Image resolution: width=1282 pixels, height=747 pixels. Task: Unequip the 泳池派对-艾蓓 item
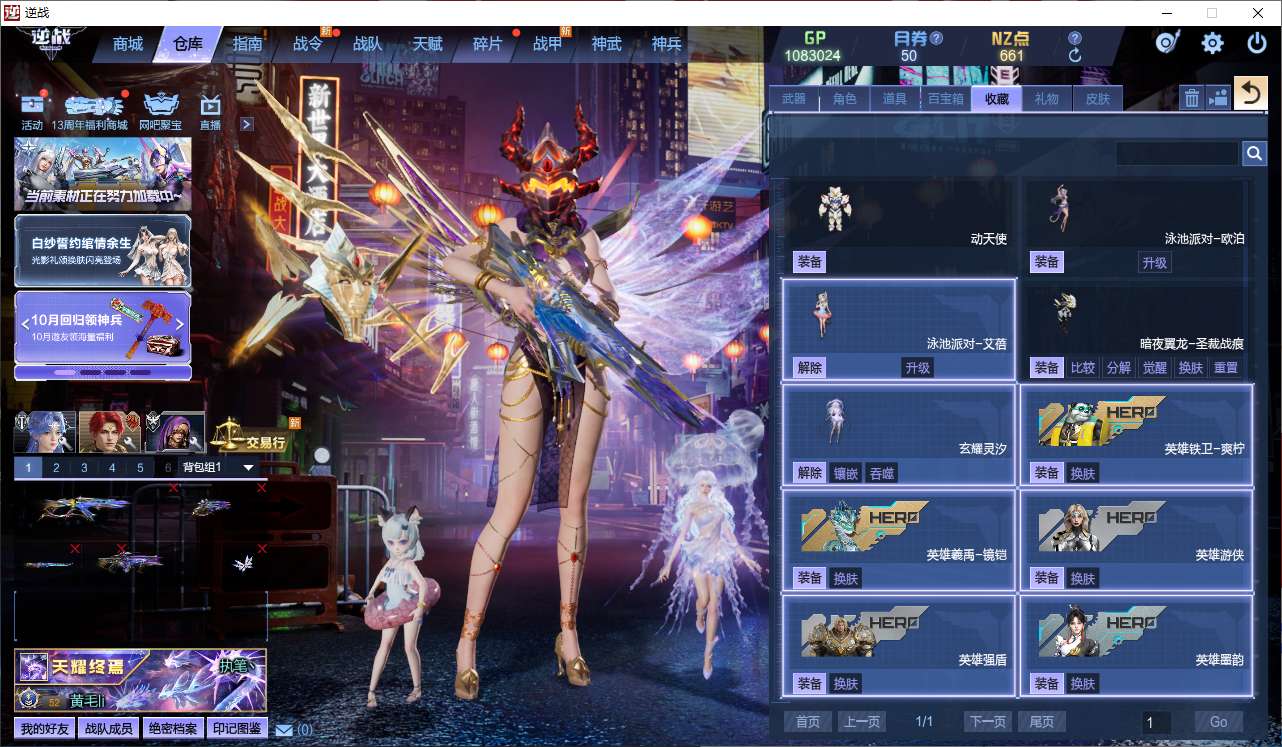[809, 367]
